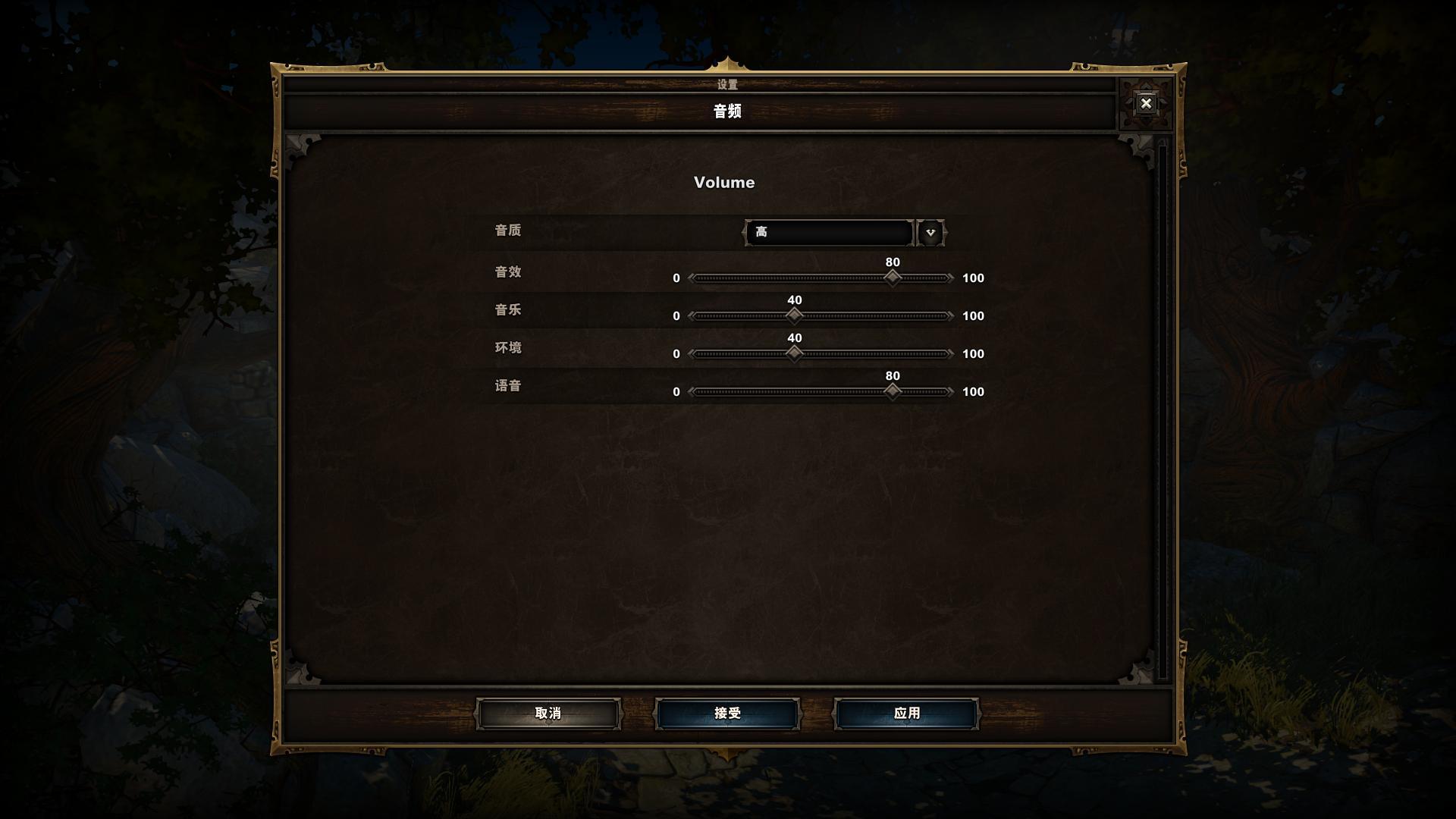1456x819 pixels.
Task: Increase 语音 volume with right slider arrow
Action: [x=950, y=392]
